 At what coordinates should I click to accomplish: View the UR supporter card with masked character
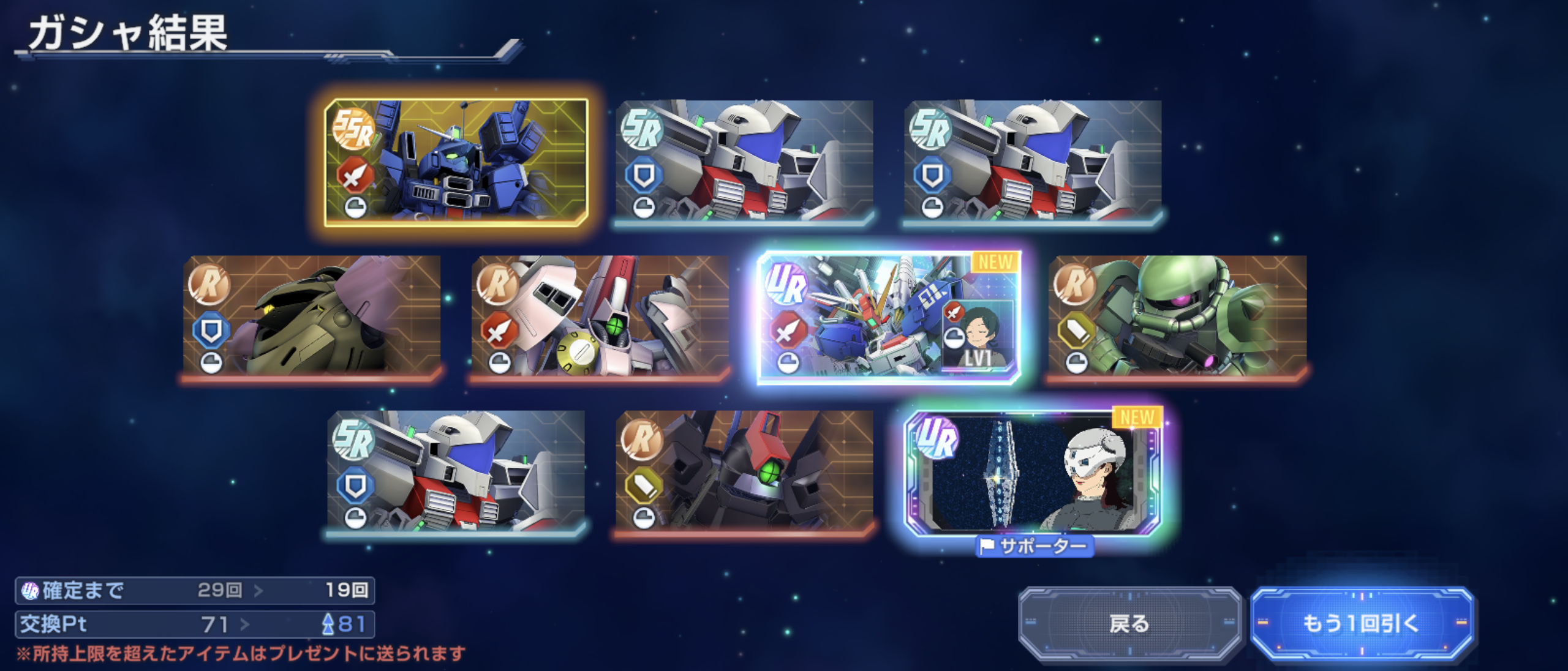[x=1034, y=471]
